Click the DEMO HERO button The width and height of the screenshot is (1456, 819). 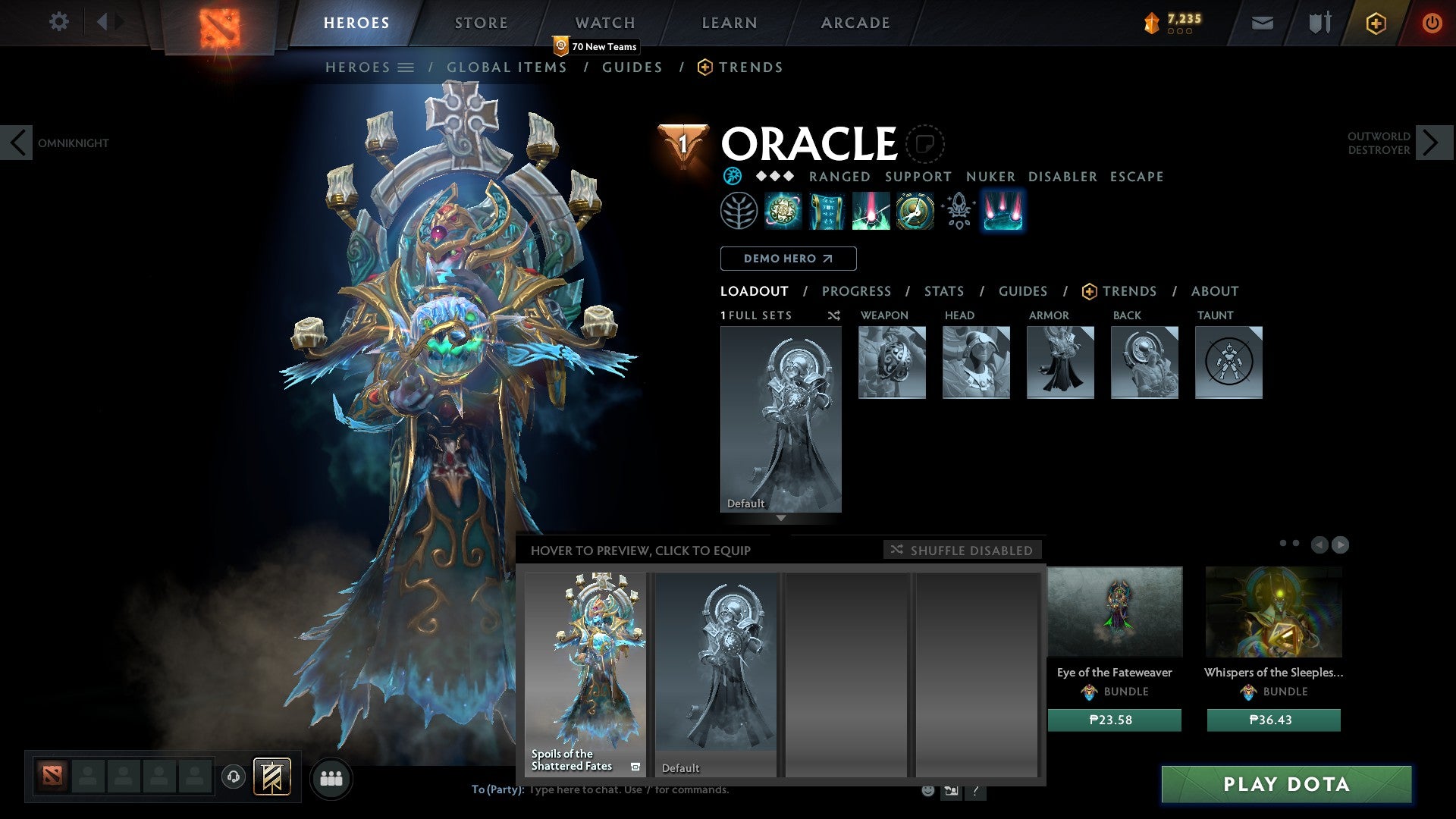point(788,259)
